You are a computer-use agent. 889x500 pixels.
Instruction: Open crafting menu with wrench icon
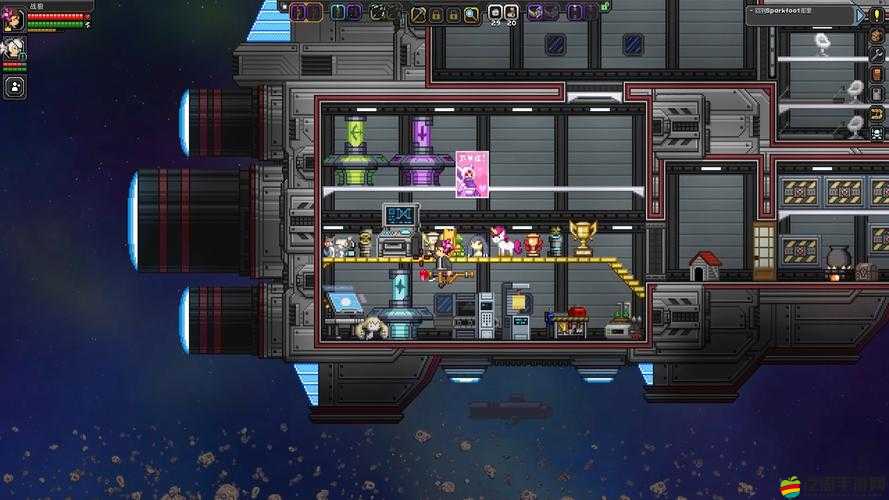click(x=877, y=55)
